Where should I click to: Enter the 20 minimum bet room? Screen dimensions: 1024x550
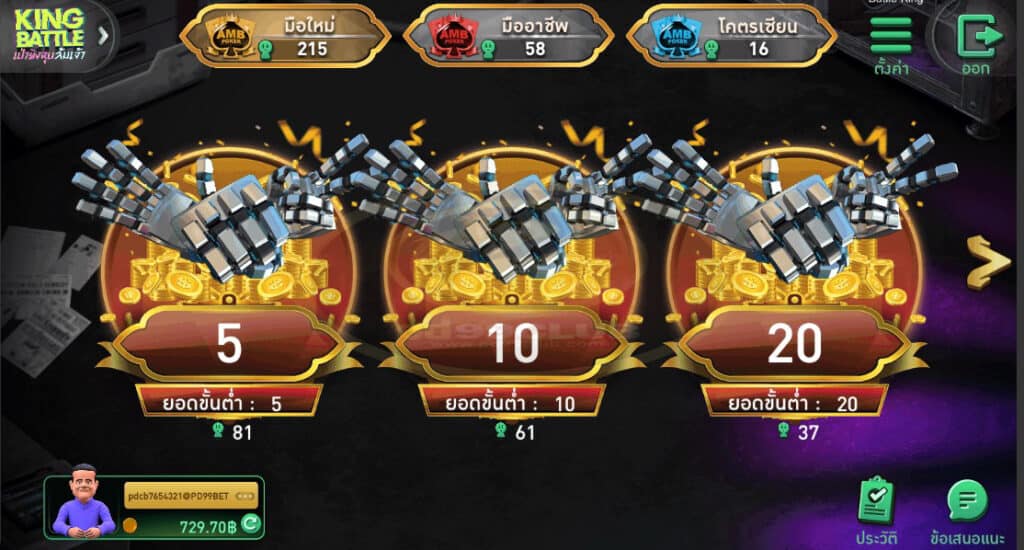(x=794, y=343)
